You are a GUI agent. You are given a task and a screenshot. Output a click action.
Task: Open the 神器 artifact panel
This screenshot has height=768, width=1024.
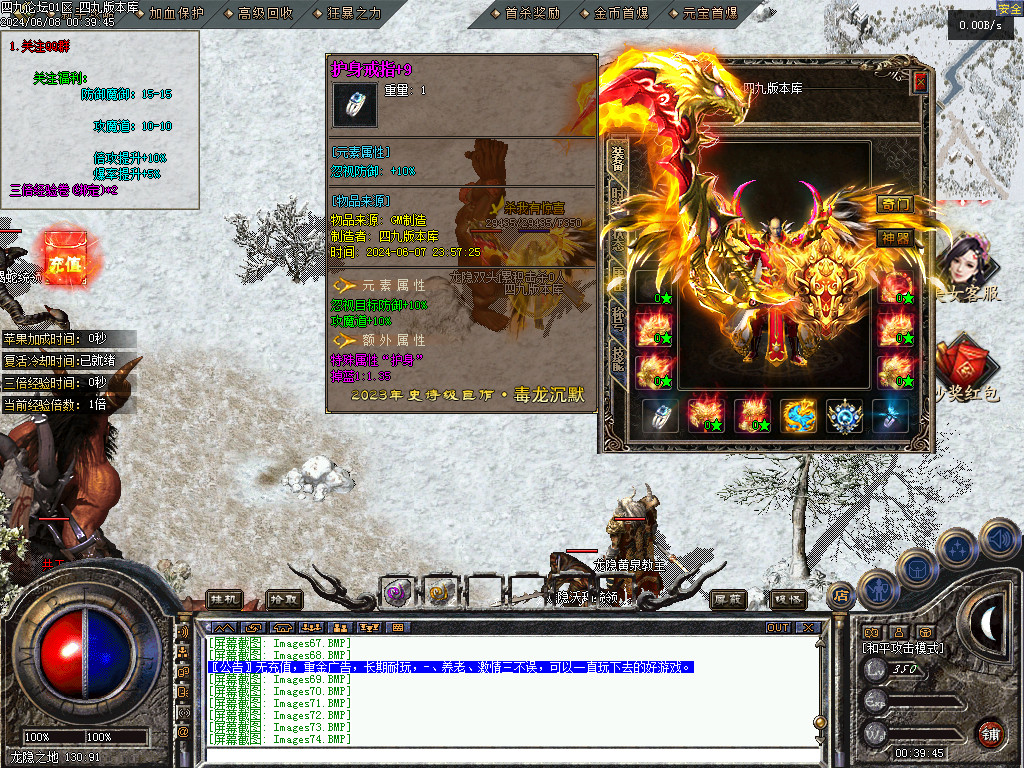point(895,238)
